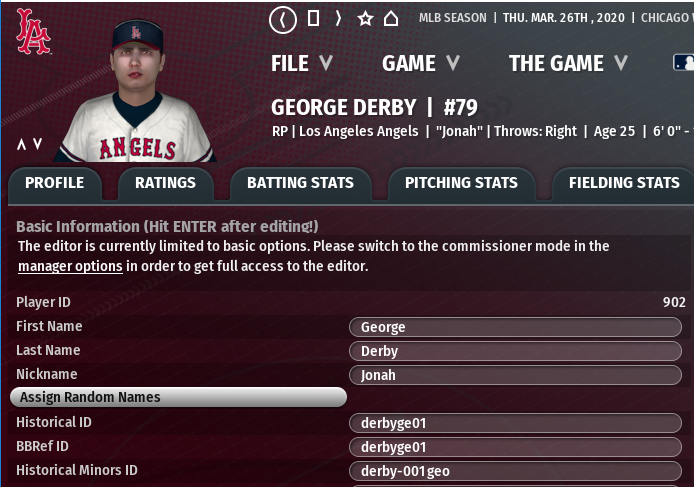
Task: Focus the BBRef ID field
Action: (515, 447)
